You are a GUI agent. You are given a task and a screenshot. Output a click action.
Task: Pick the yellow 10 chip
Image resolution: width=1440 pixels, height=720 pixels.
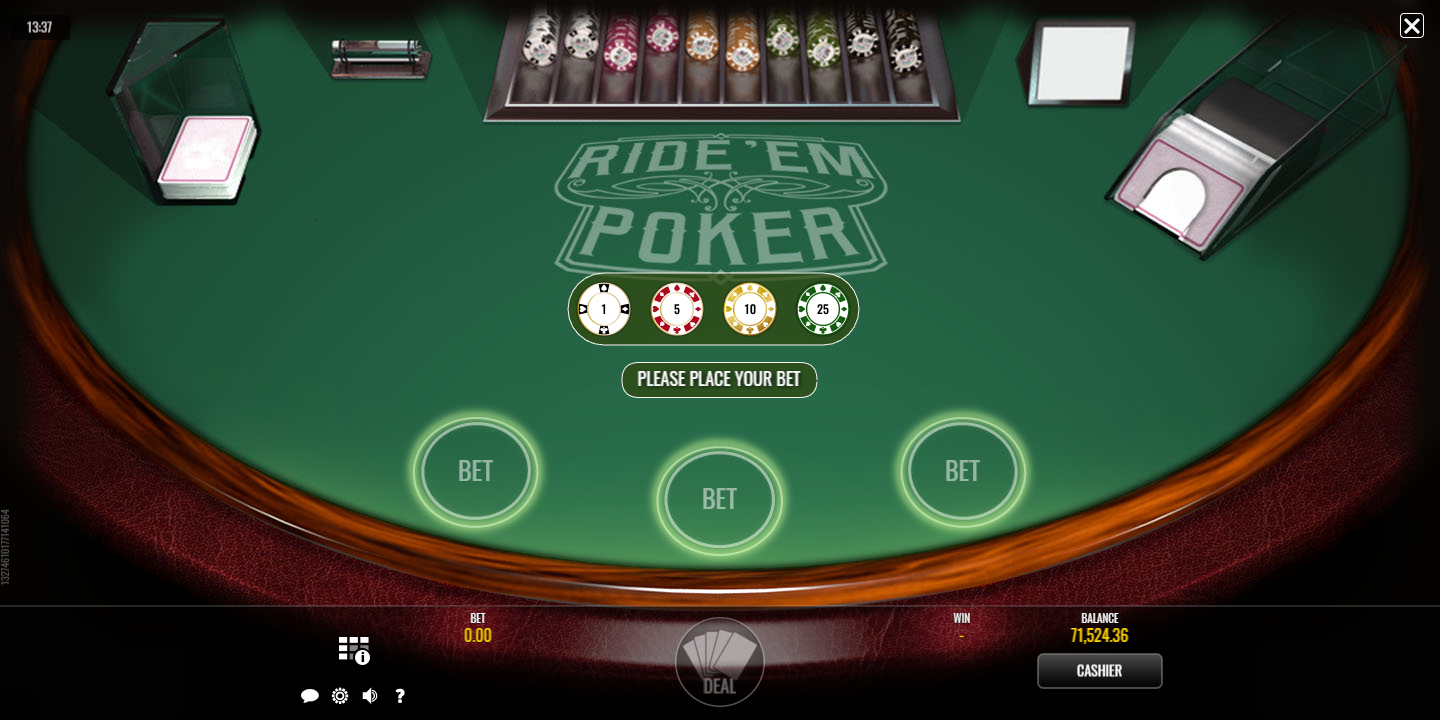click(750, 310)
